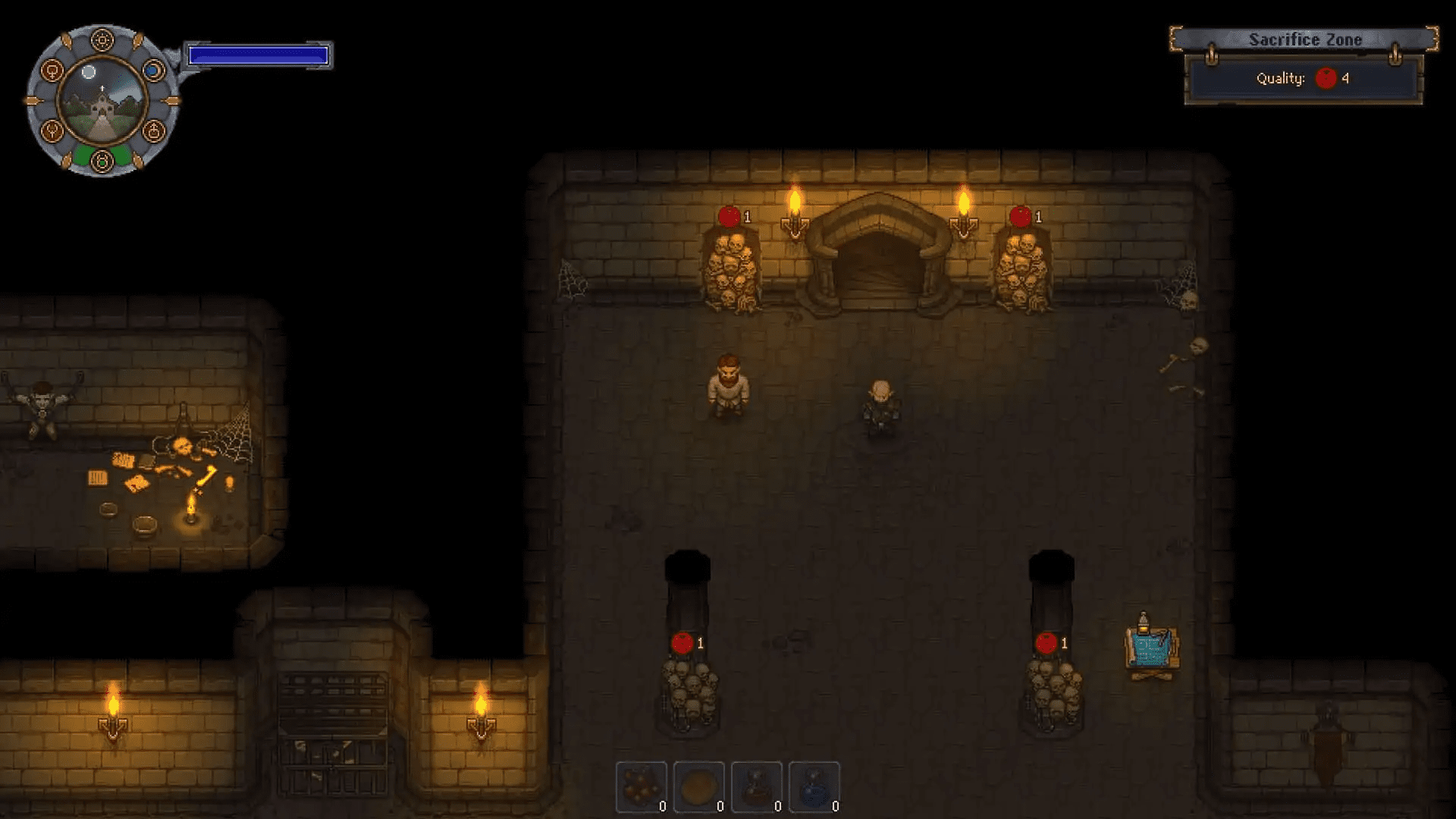Click the blue moon phase icon on the wheel
The height and width of the screenshot is (819, 1456).
[x=154, y=68]
